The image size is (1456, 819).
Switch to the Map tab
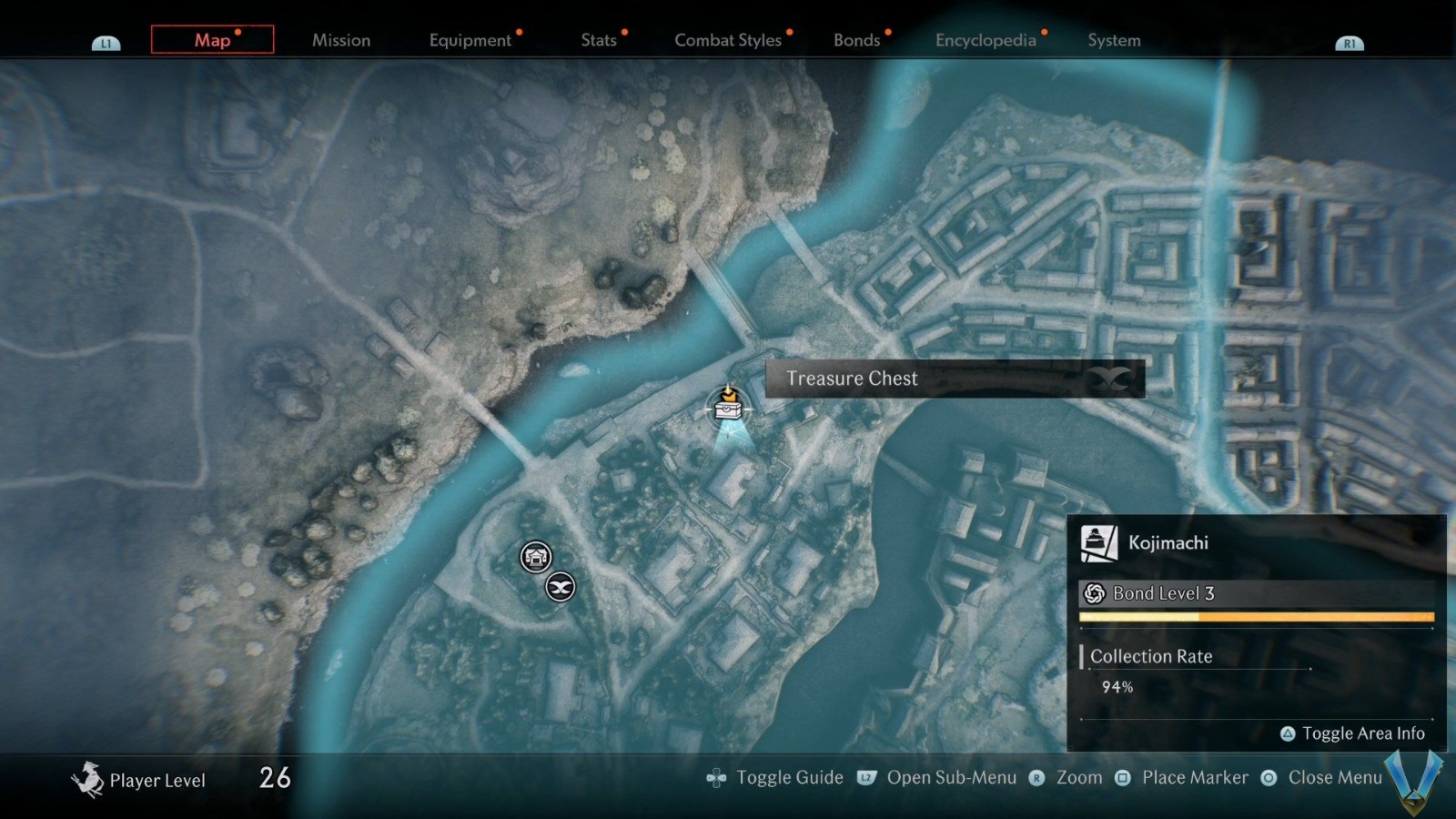point(211,40)
